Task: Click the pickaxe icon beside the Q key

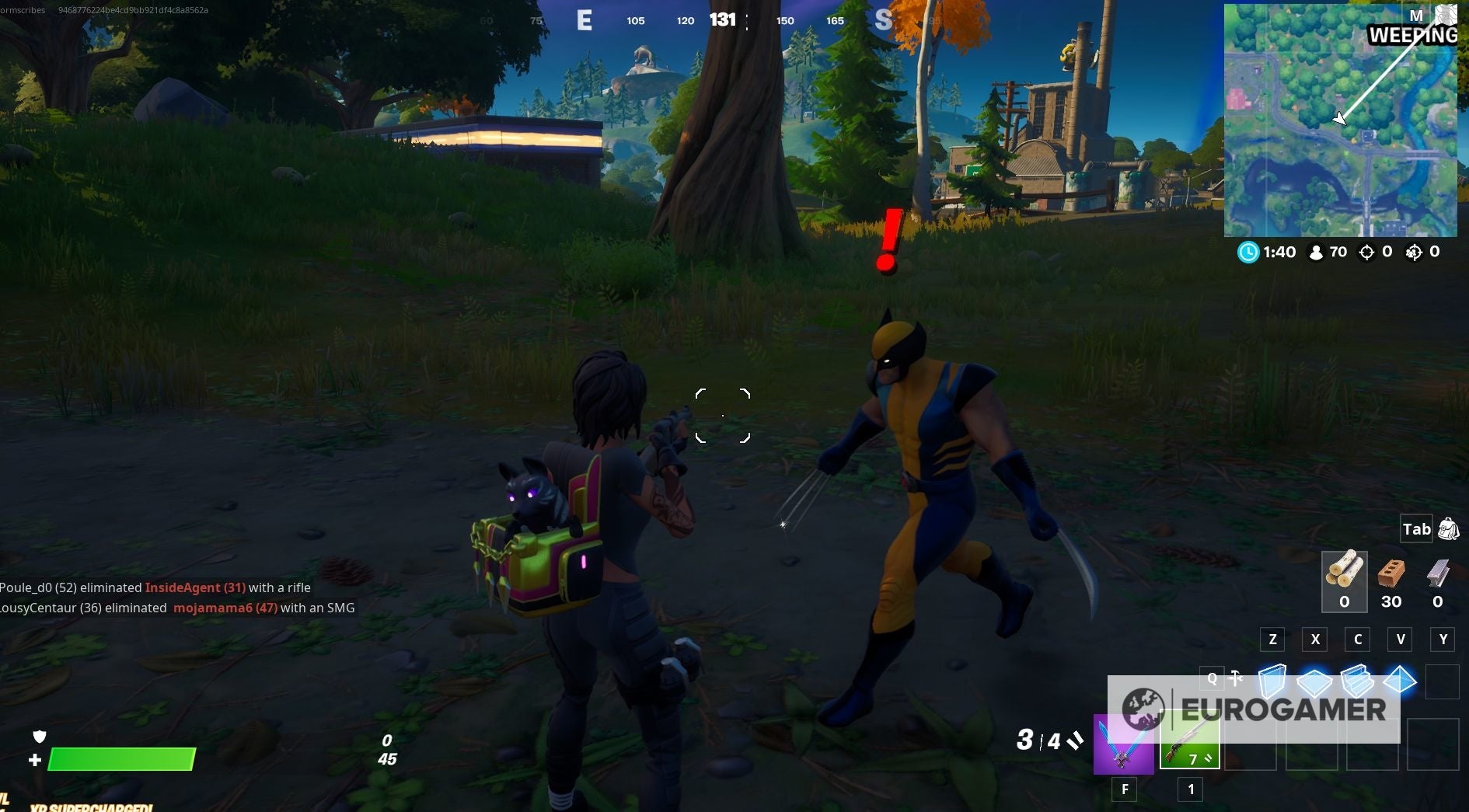Action: (x=1234, y=678)
